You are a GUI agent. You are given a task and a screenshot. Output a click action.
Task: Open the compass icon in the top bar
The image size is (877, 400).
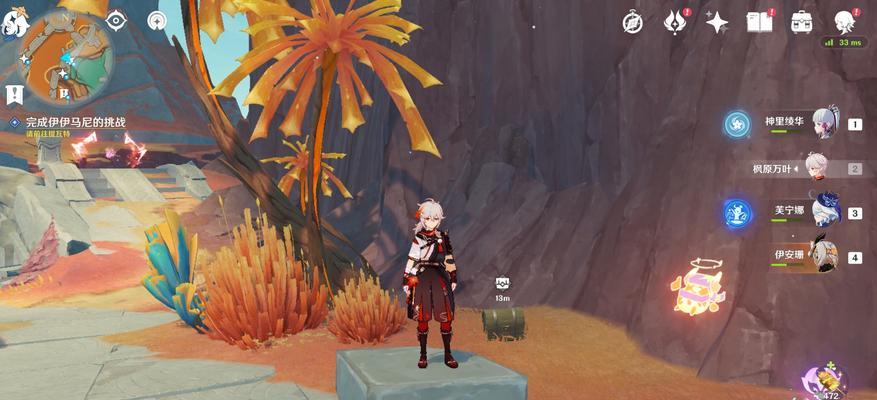pyautogui.click(x=632, y=22)
